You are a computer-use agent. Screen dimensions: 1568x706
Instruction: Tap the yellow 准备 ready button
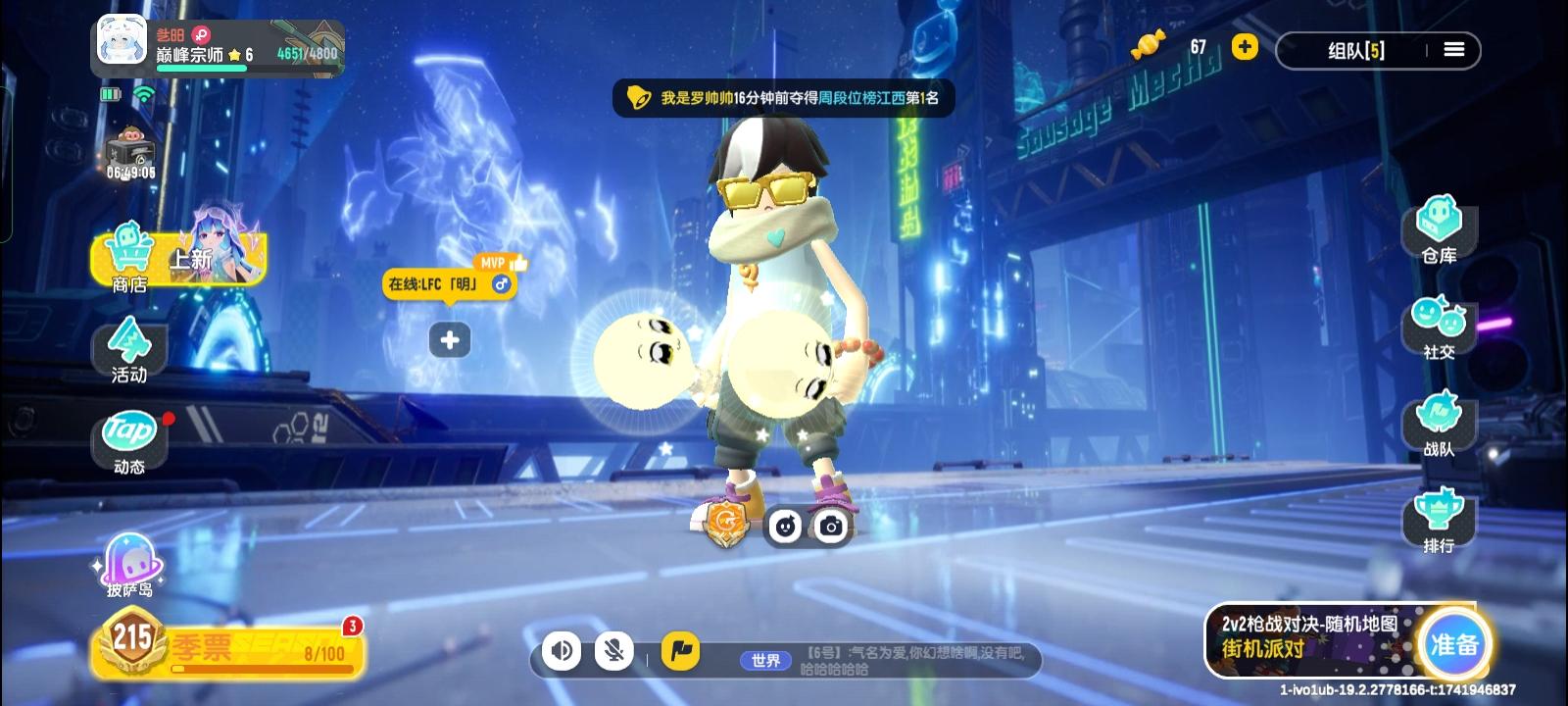[1454, 644]
